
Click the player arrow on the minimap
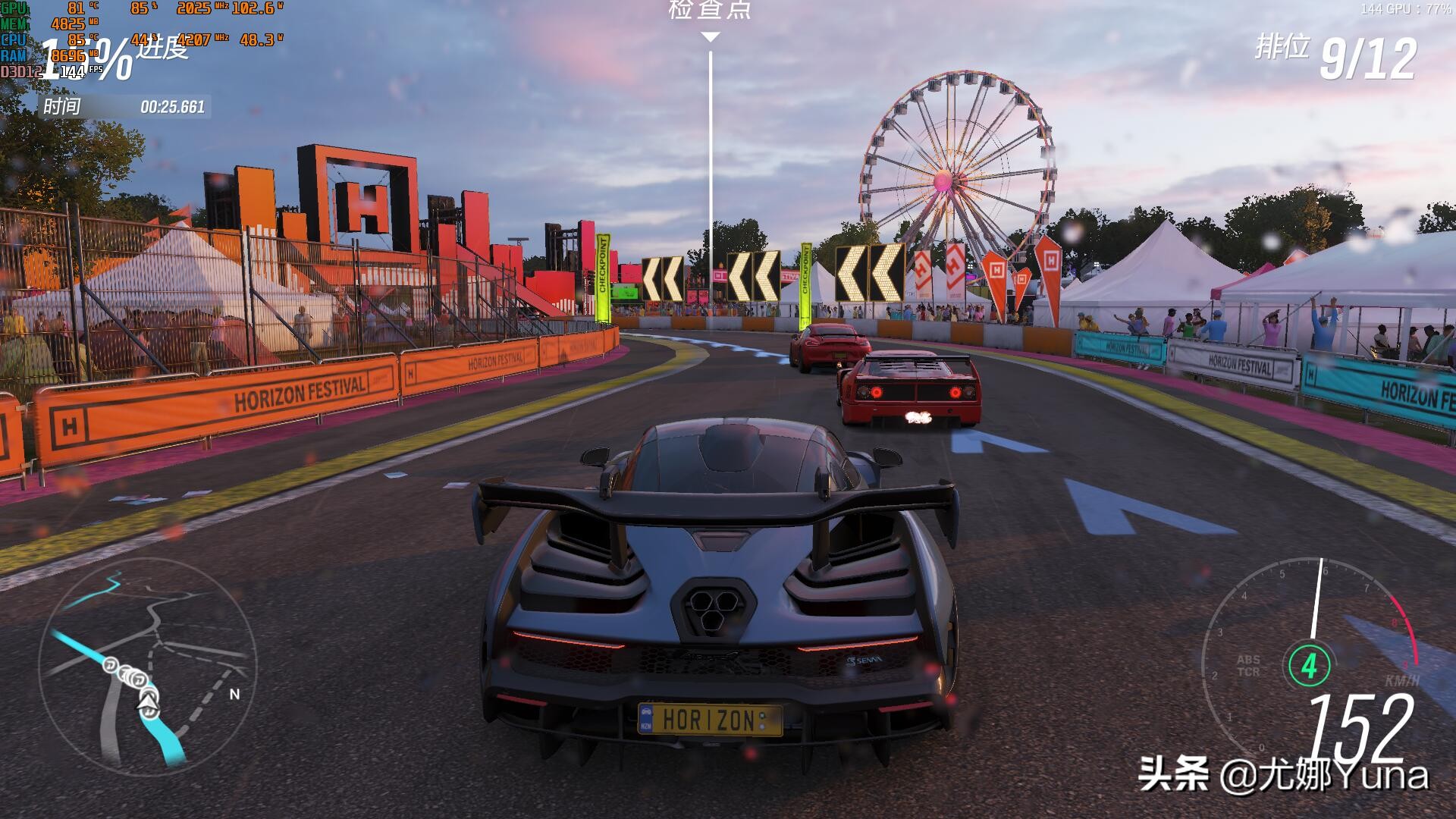[x=148, y=702]
